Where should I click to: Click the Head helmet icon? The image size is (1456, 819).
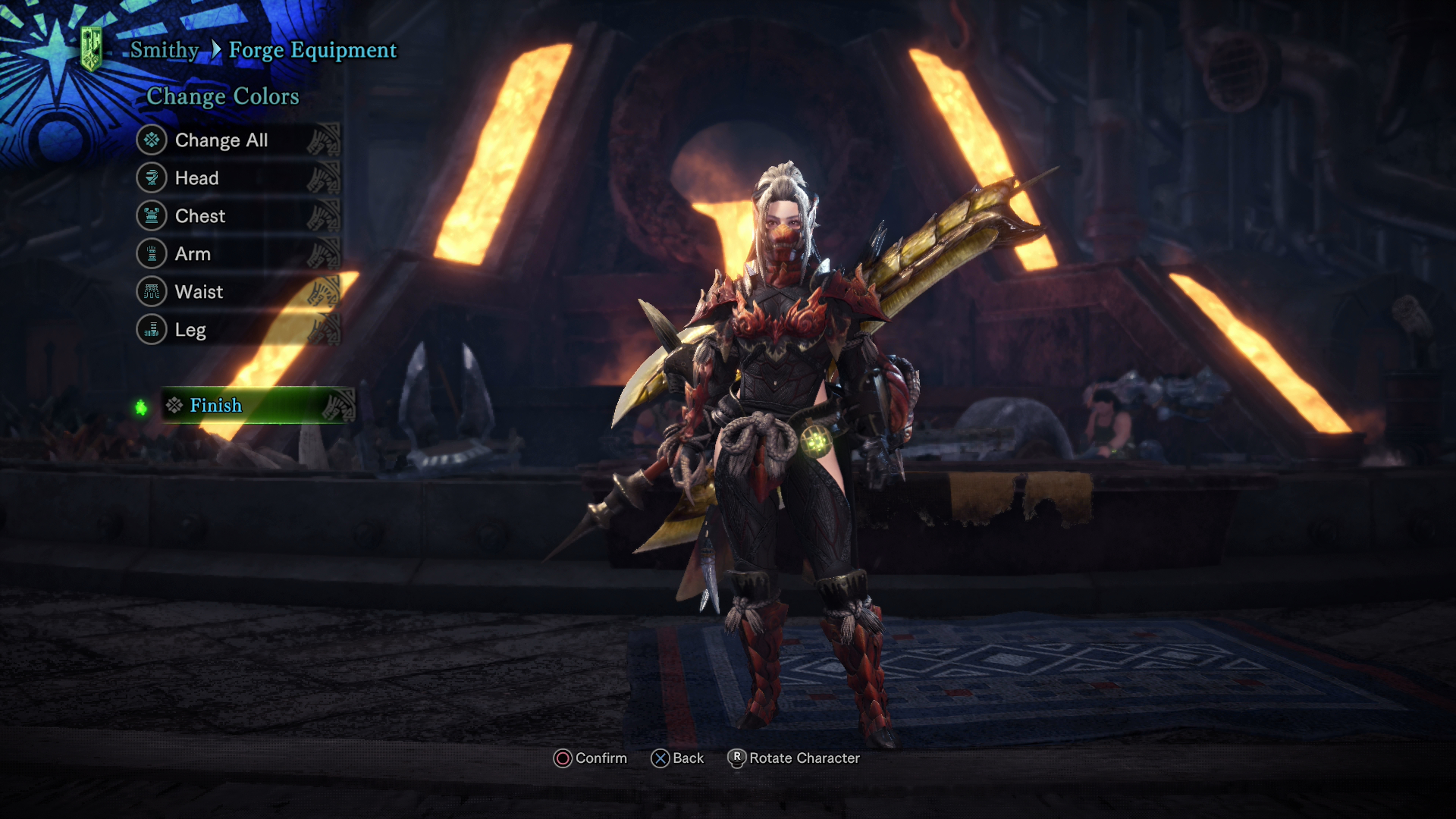click(153, 178)
